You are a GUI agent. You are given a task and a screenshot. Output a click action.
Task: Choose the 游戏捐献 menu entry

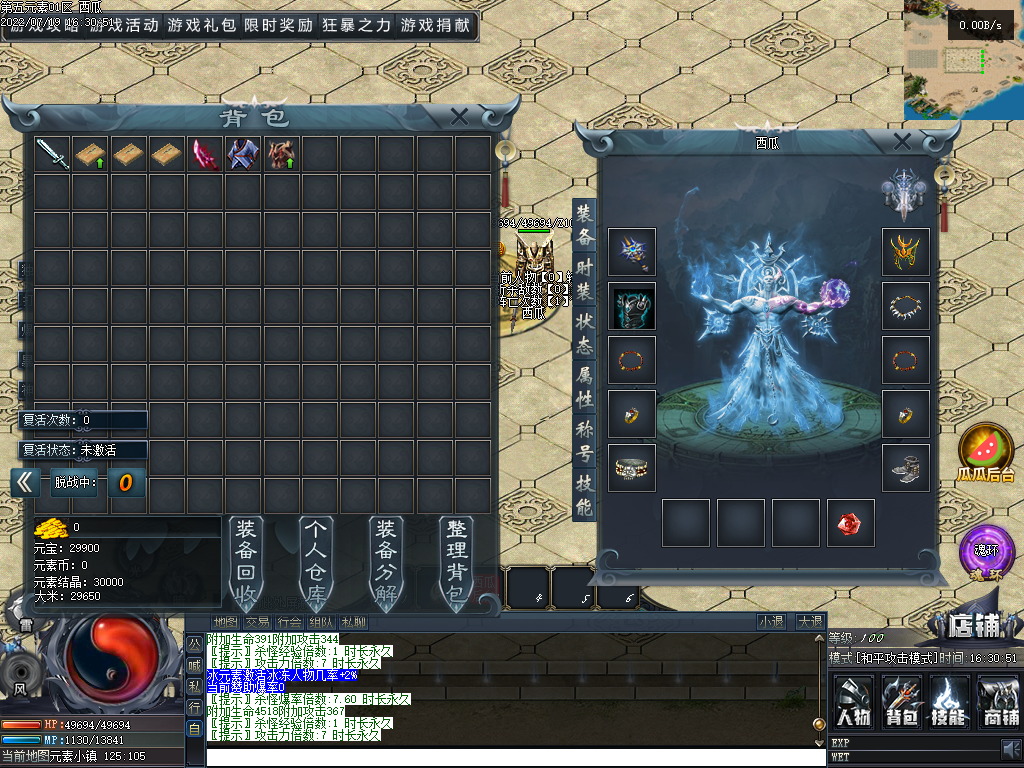pos(435,26)
